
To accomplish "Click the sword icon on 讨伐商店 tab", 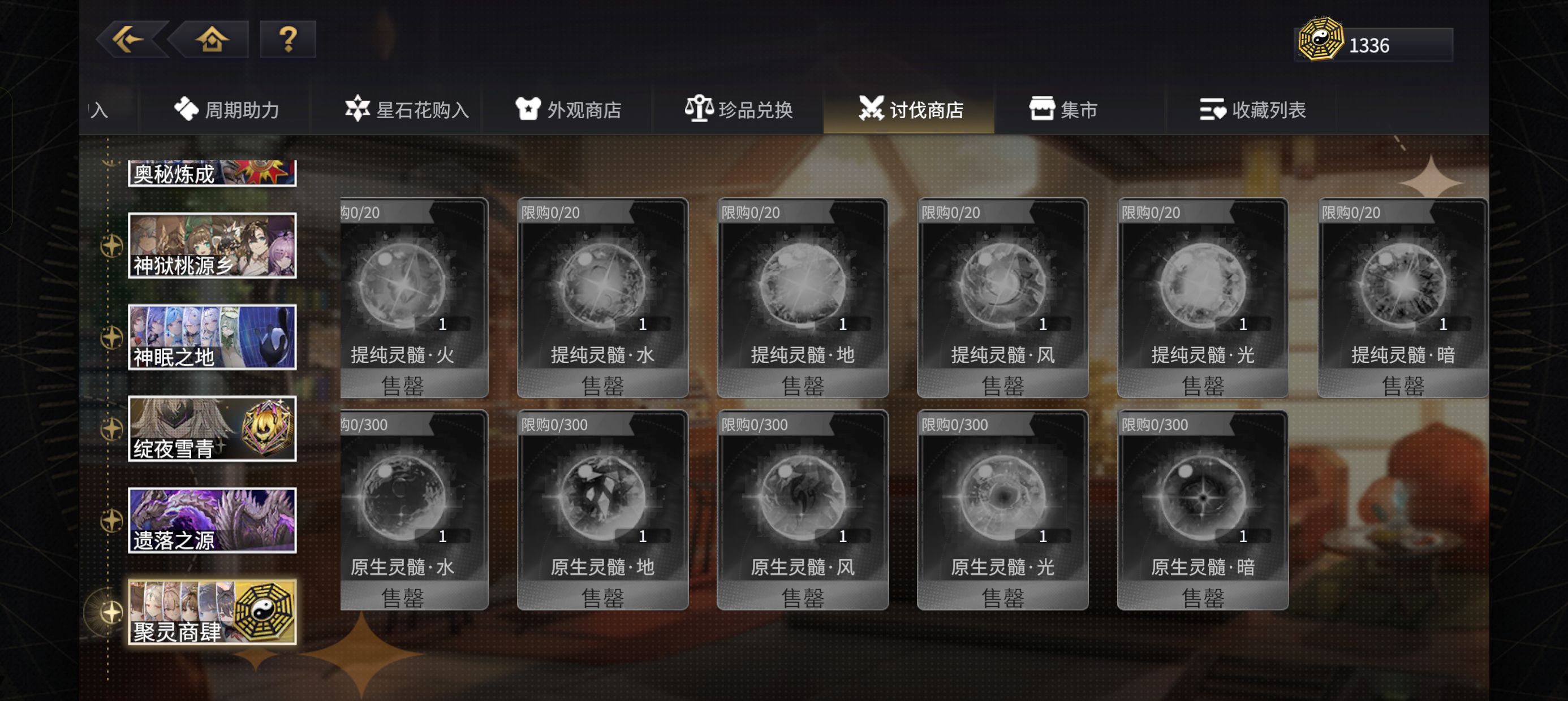I will (872, 110).
